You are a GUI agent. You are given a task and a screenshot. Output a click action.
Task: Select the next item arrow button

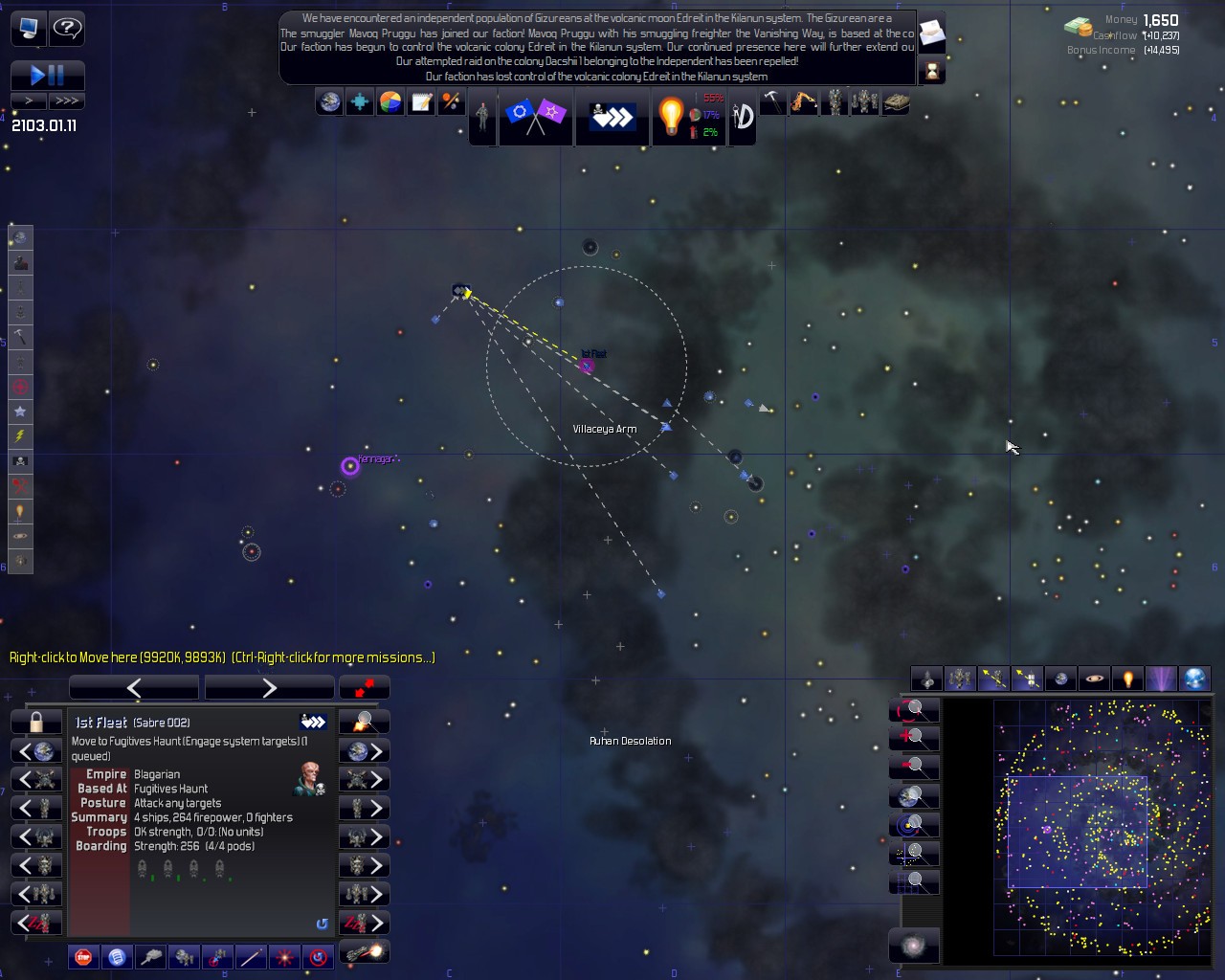pyautogui.click(x=269, y=687)
